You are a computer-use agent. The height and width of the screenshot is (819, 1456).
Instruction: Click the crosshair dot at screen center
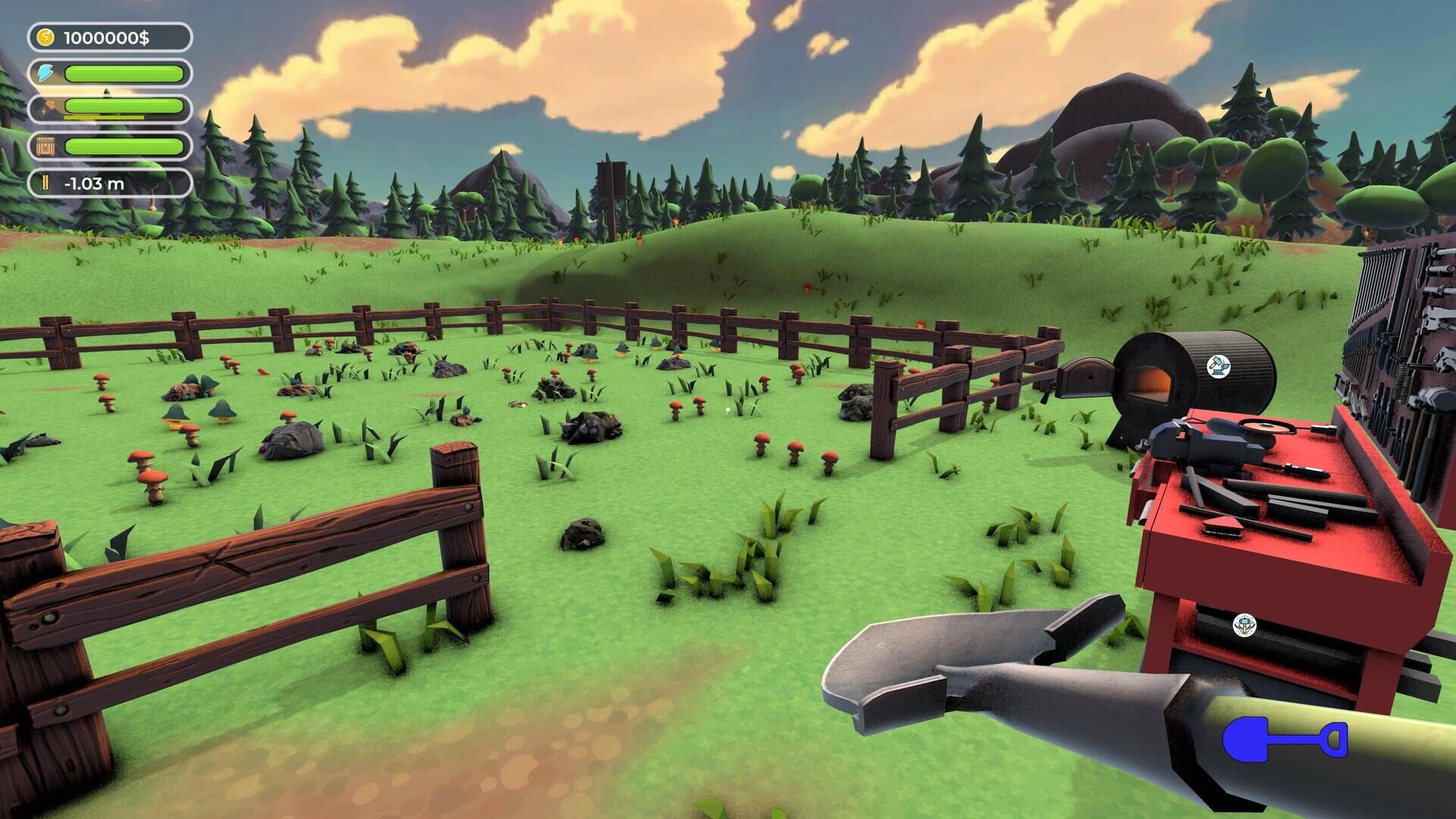click(x=728, y=409)
